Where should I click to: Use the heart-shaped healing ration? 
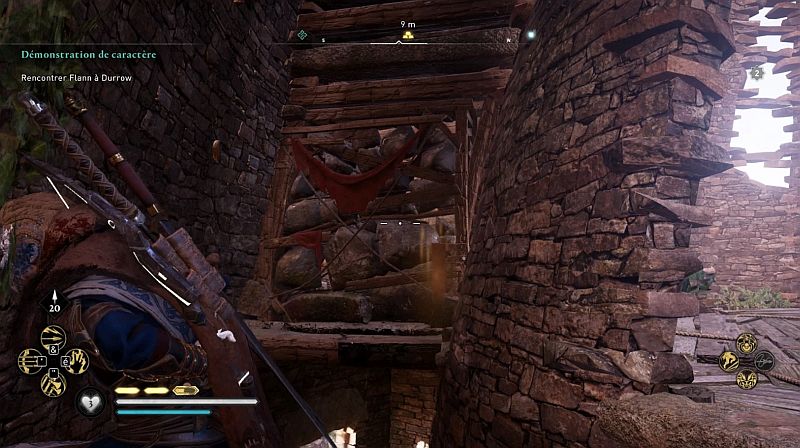pos(90,402)
